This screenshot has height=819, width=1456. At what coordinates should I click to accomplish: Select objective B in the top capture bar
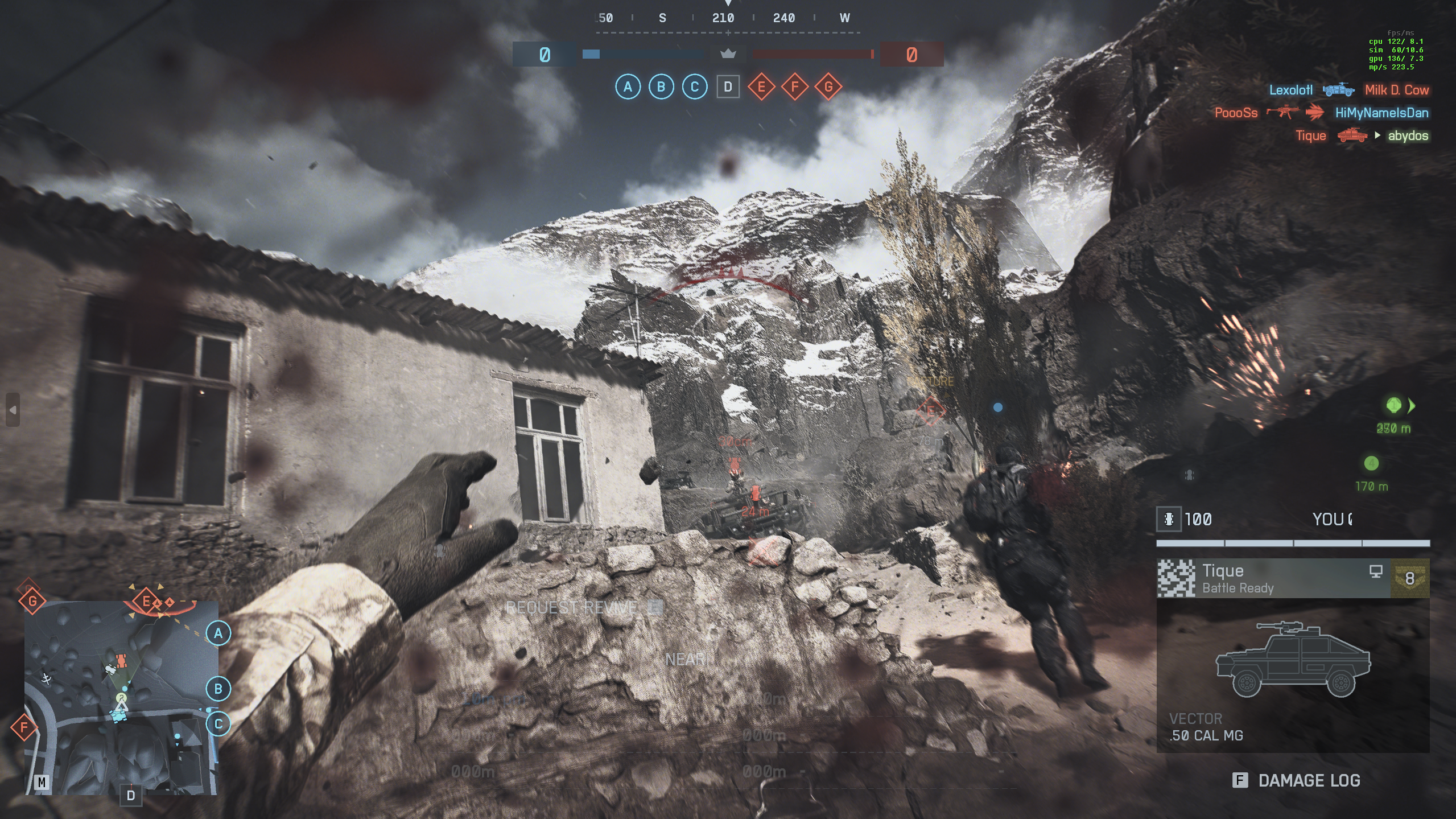click(661, 87)
